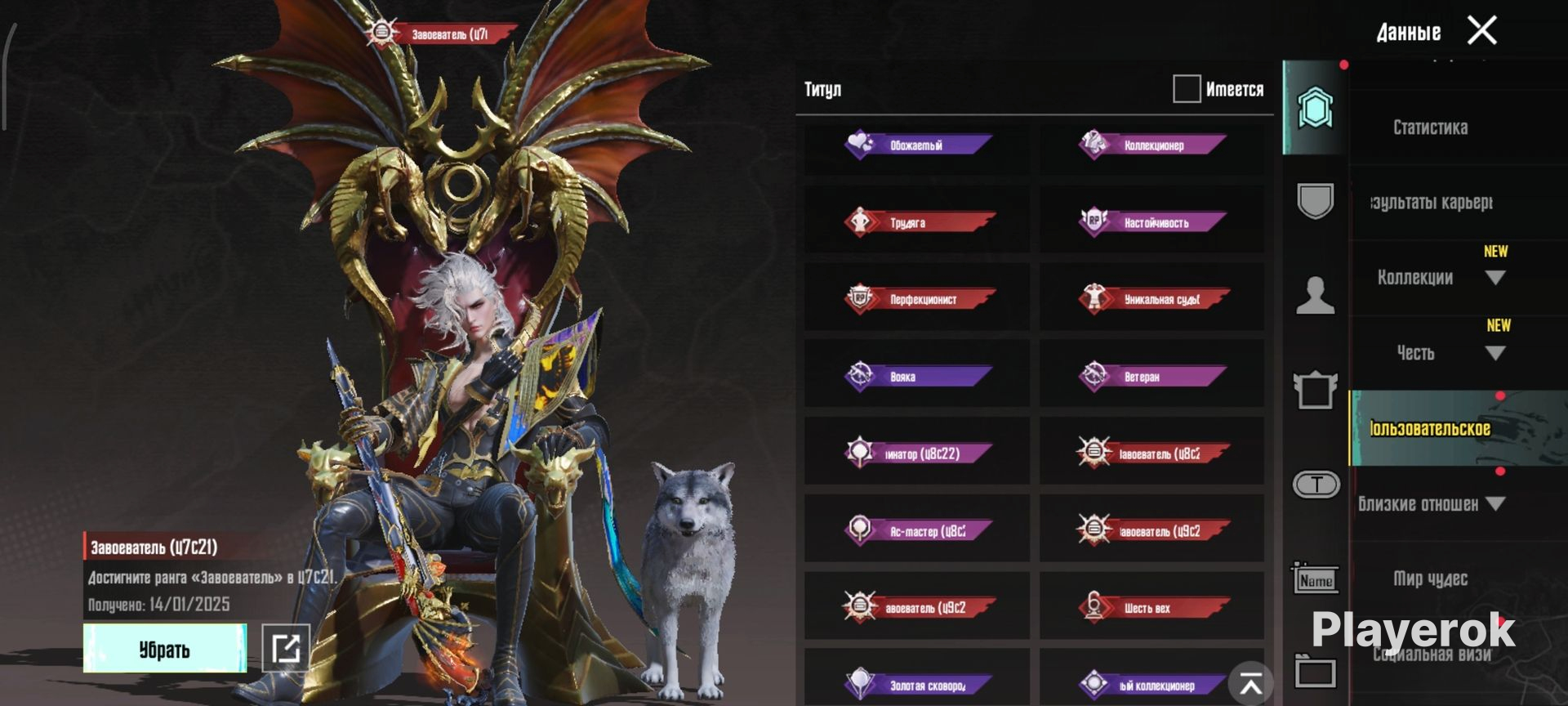Click the Убрать button
1568x706 pixels.
click(164, 649)
